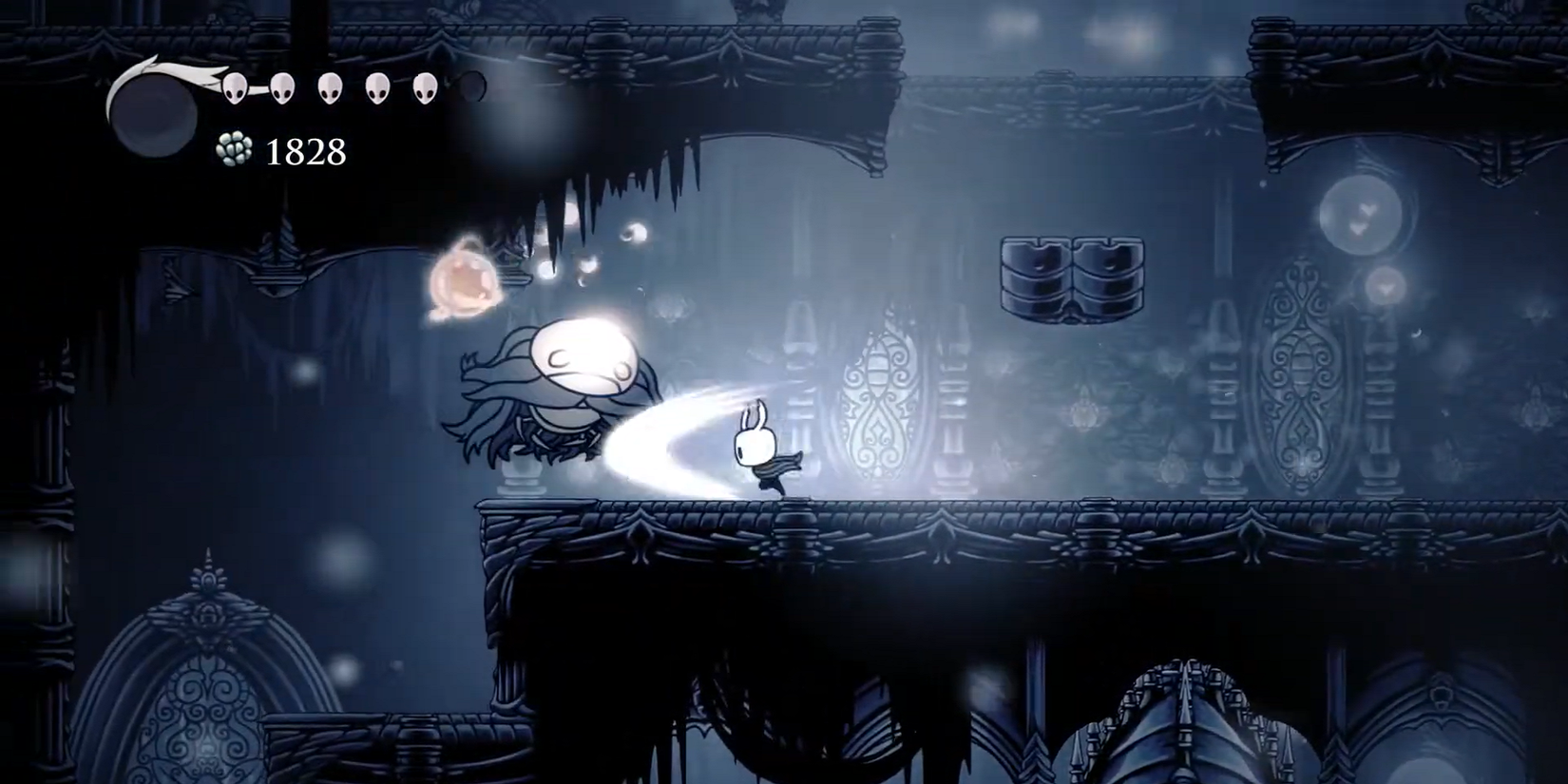Viewport: 1568px width, 784px height.
Task: Select the fifth health mask icon
Action: (426, 88)
